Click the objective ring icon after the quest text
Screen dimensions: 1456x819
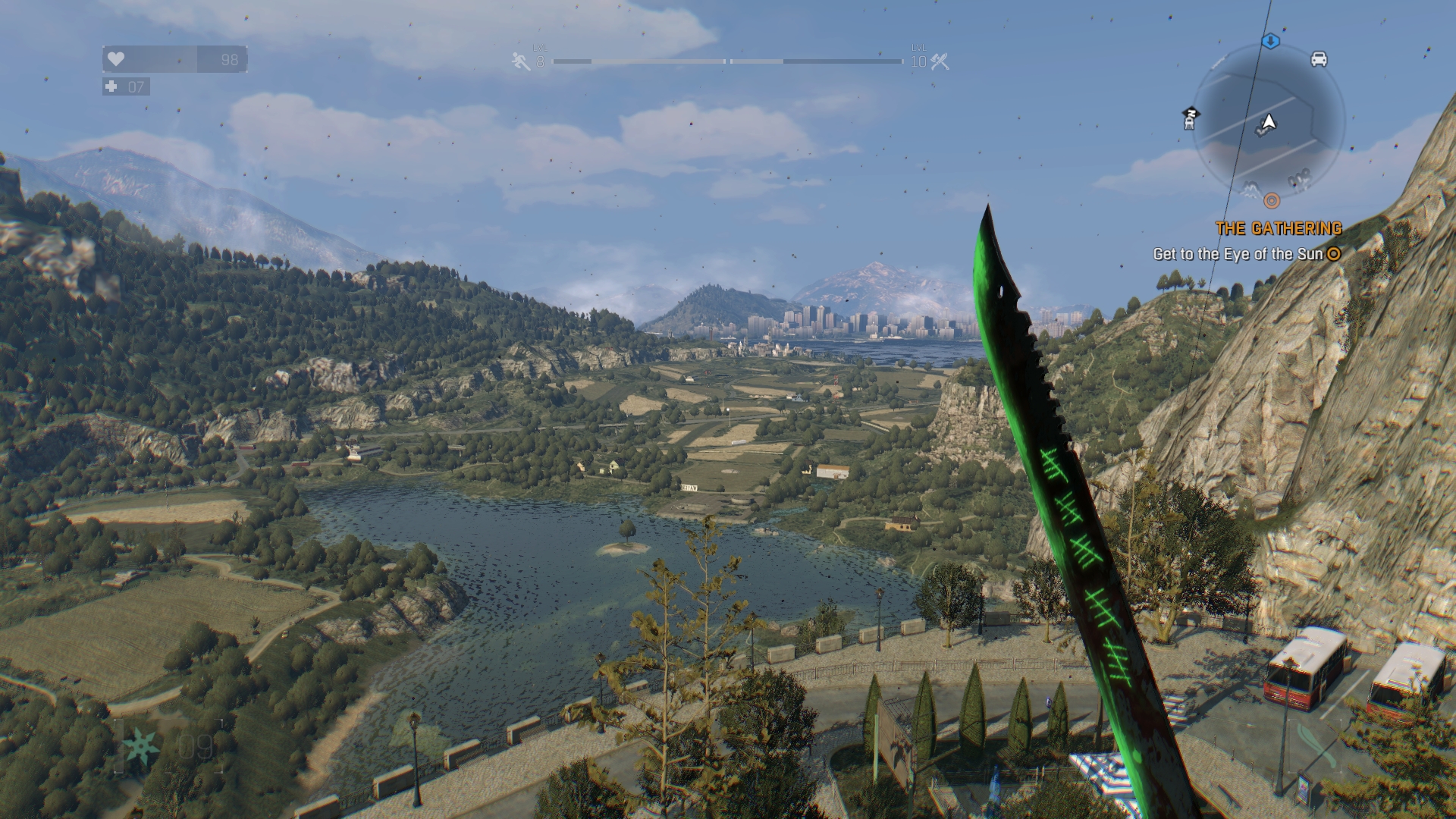coord(1335,253)
